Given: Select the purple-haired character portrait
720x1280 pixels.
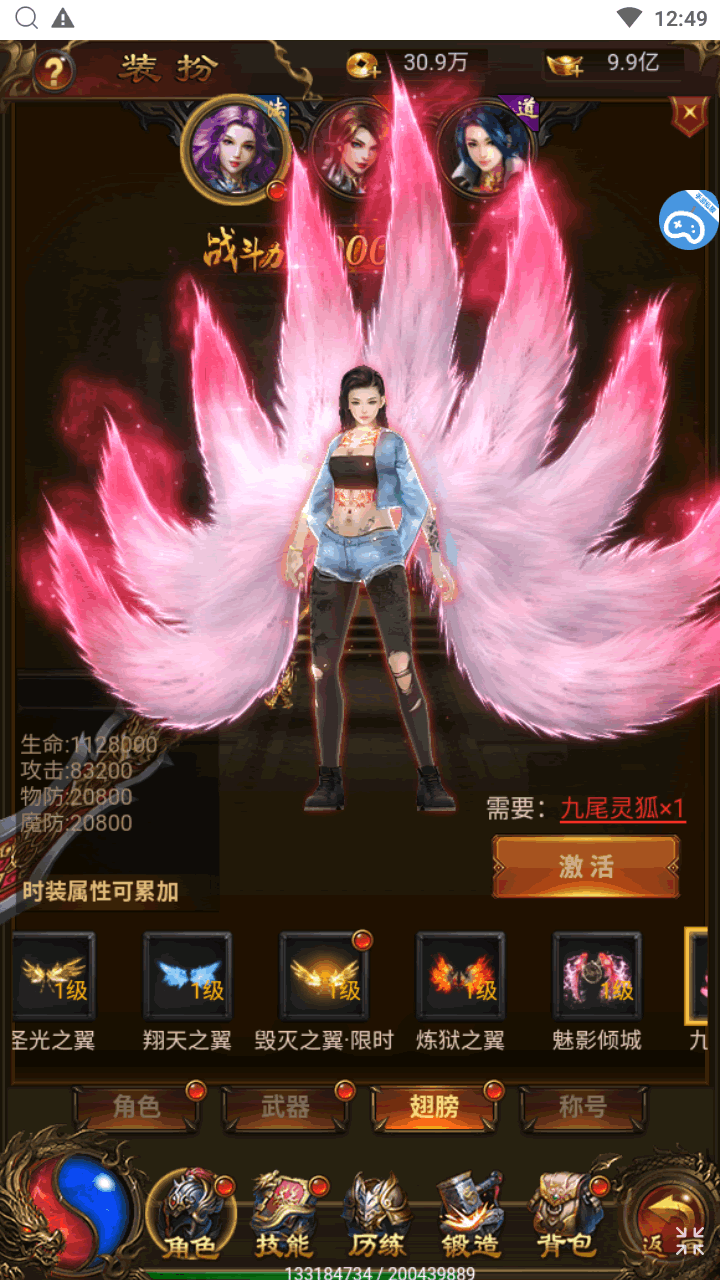Looking at the screenshot, I should [x=236, y=149].
